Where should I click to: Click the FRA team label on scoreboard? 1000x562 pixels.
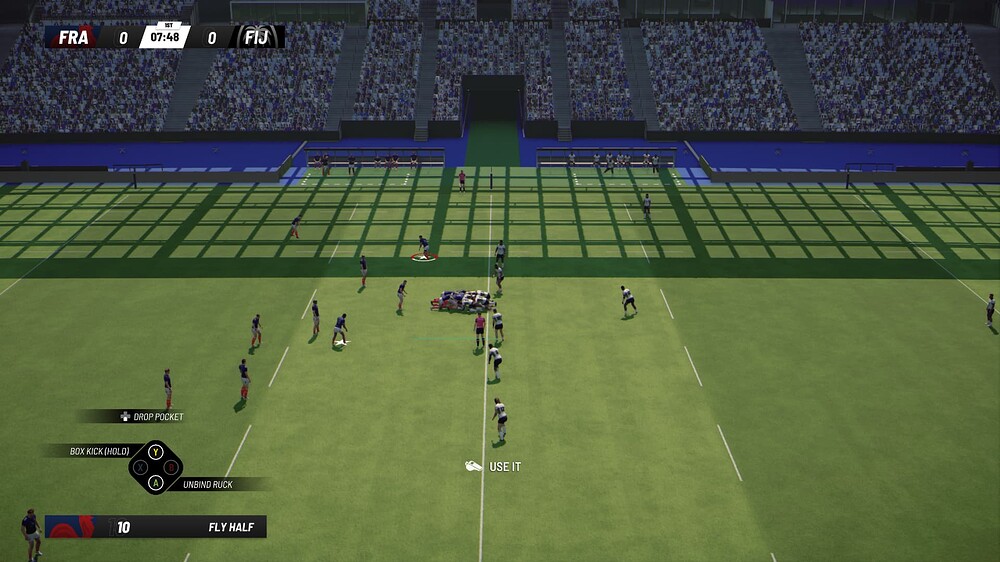pyautogui.click(x=74, y=38)
